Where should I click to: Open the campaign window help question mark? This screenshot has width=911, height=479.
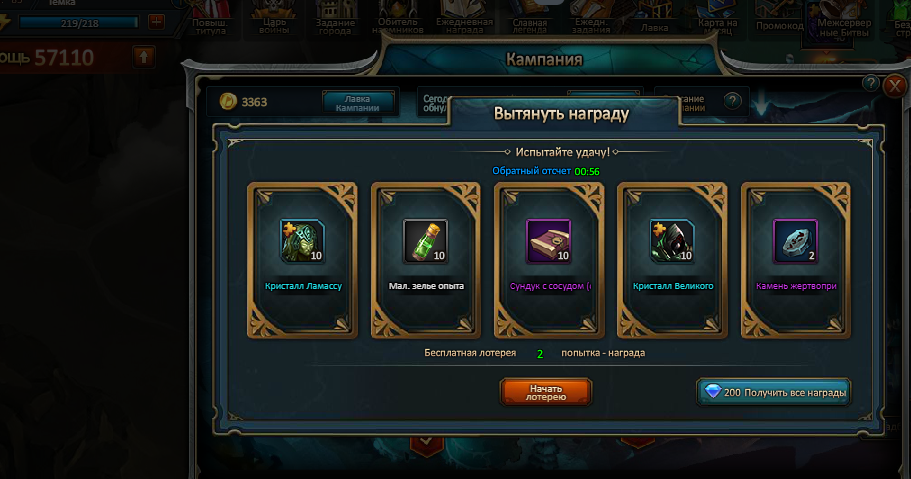click(871, 84)
